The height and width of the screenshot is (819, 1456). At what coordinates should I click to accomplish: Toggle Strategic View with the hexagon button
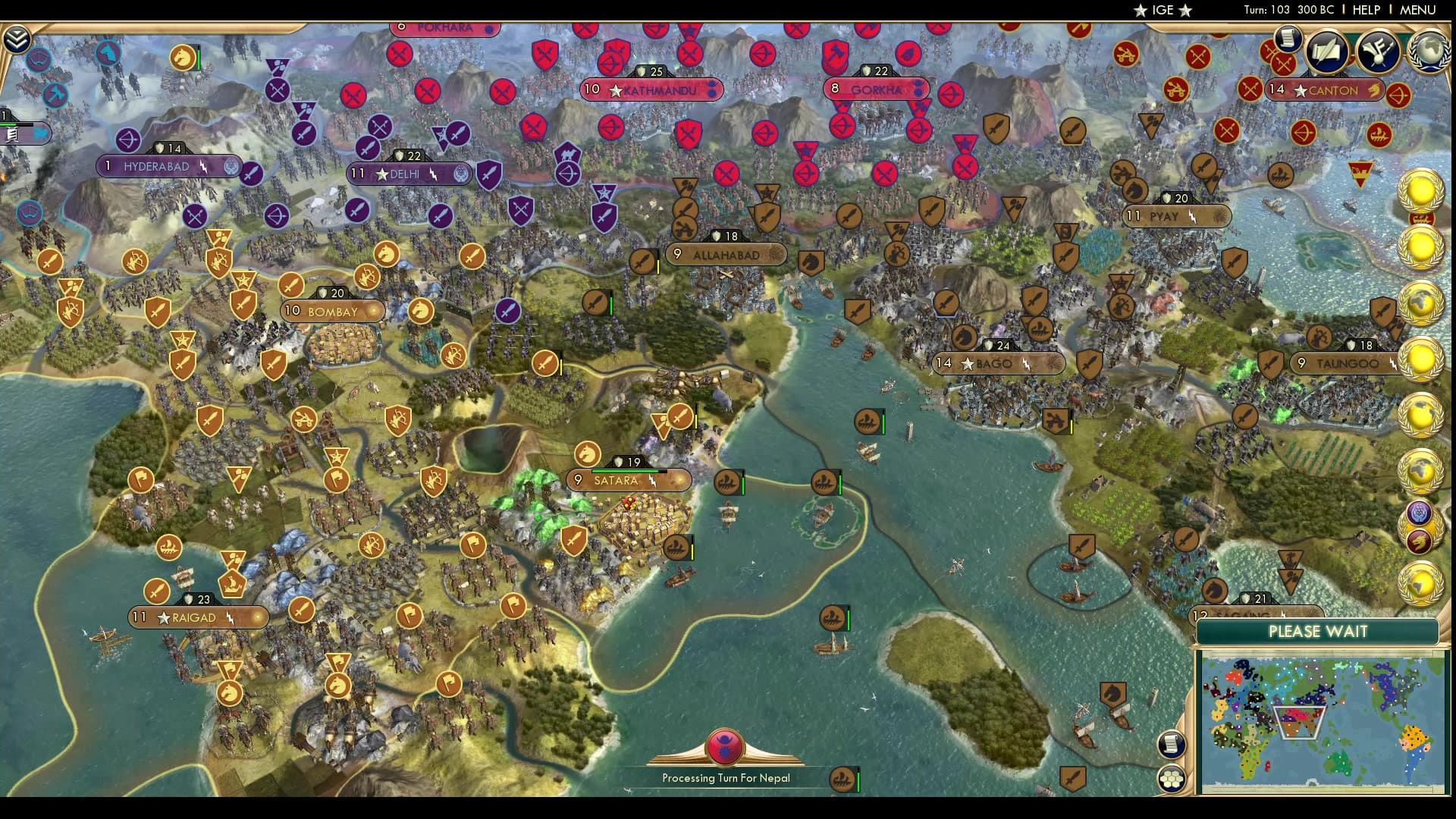point(1172,779)
